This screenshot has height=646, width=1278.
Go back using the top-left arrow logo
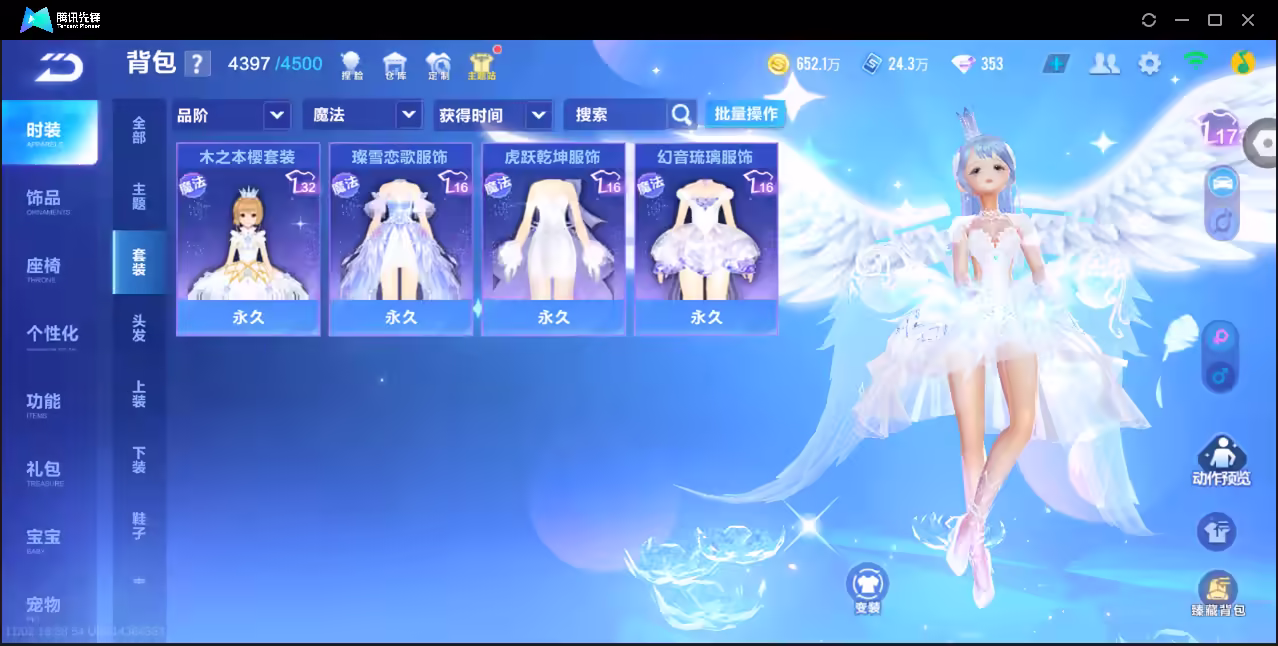59,65
